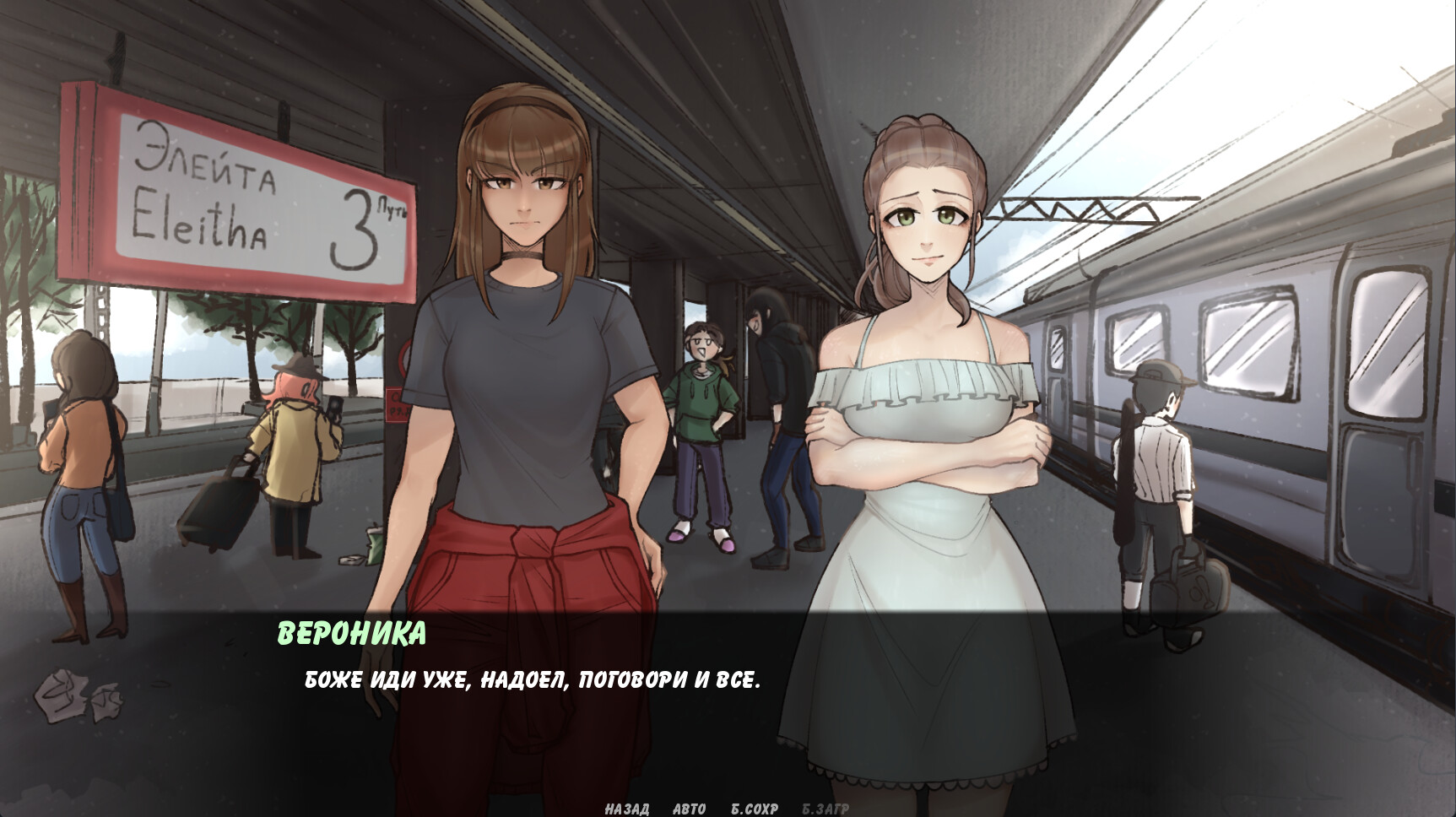Viewport: 1456px width, 817px height.
Task: Click Б.ЗАГР to quick load
Action: pos(825,808)
